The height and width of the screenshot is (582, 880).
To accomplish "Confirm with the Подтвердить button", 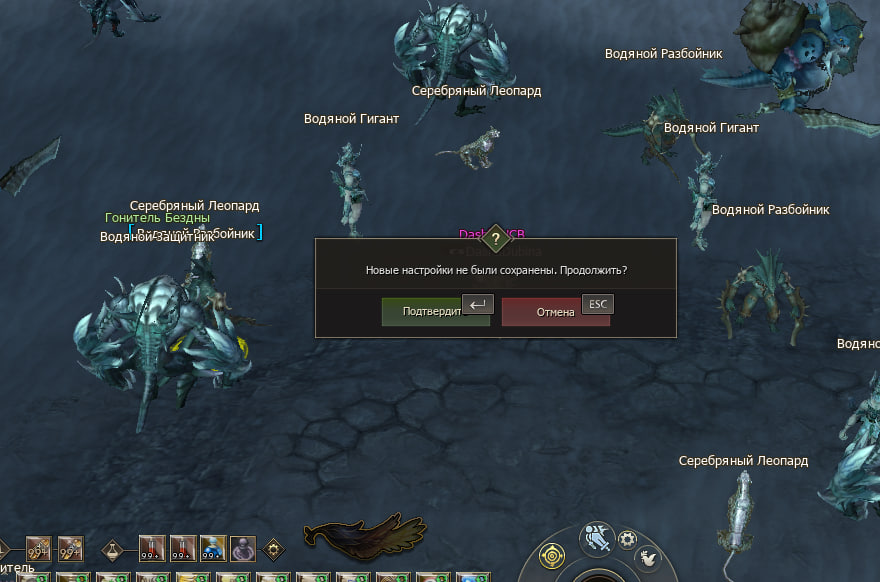I will tap(434, 312).
